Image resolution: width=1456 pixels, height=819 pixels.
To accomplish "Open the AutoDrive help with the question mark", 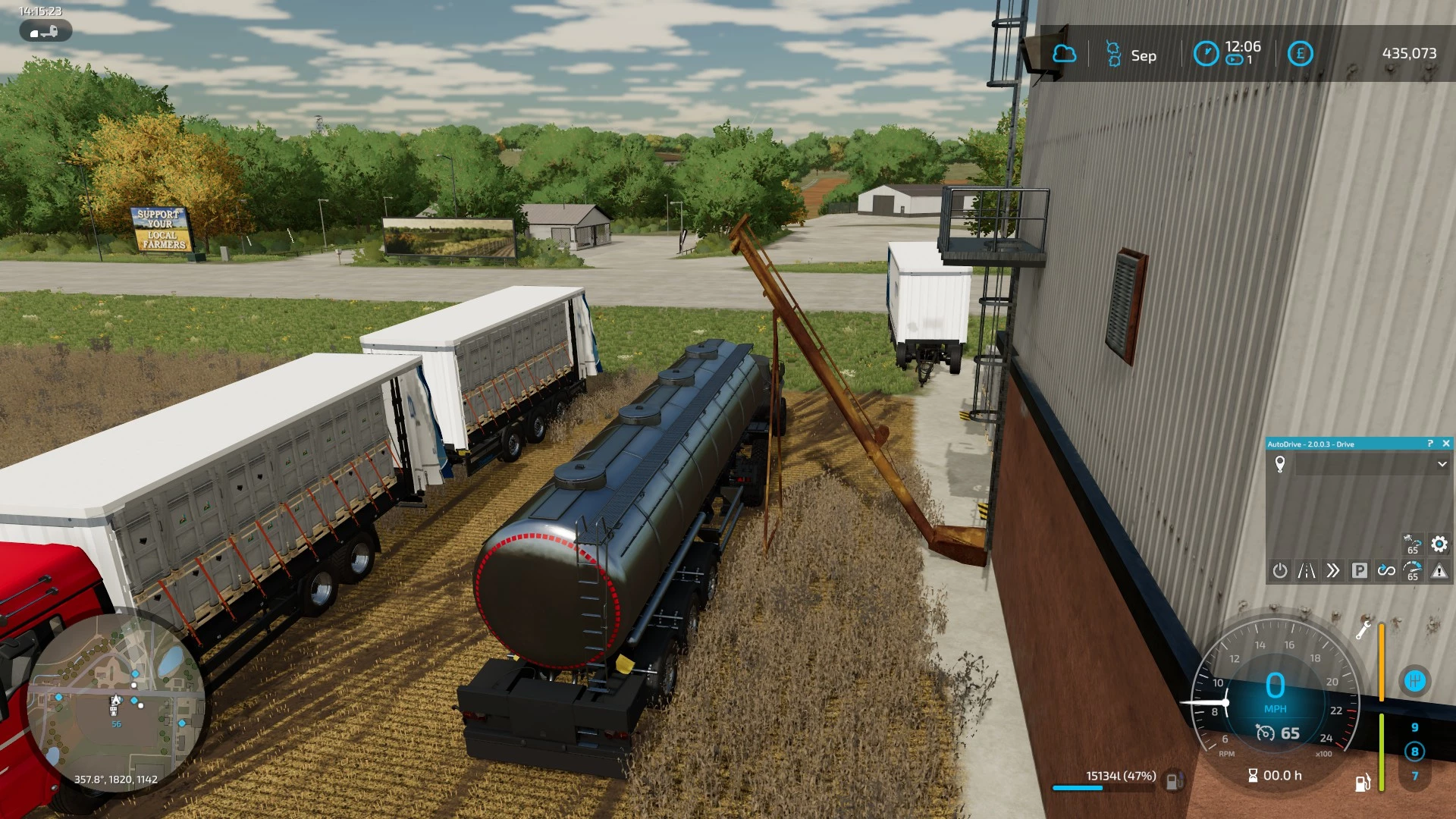I will point(1429,444).
